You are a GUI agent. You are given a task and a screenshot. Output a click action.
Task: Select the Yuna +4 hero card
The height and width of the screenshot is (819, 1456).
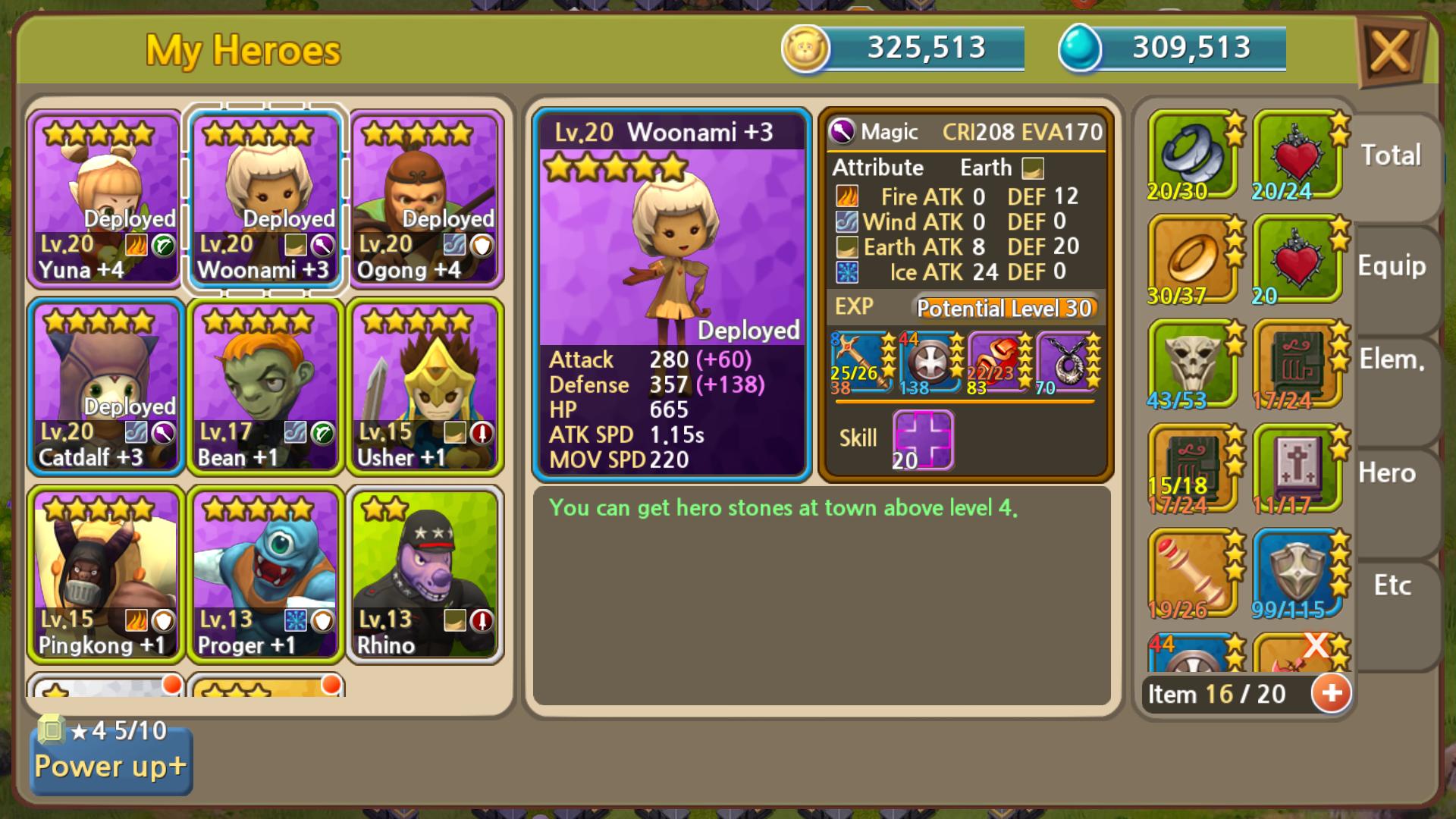pyautogui.click(x=105, y=199)
